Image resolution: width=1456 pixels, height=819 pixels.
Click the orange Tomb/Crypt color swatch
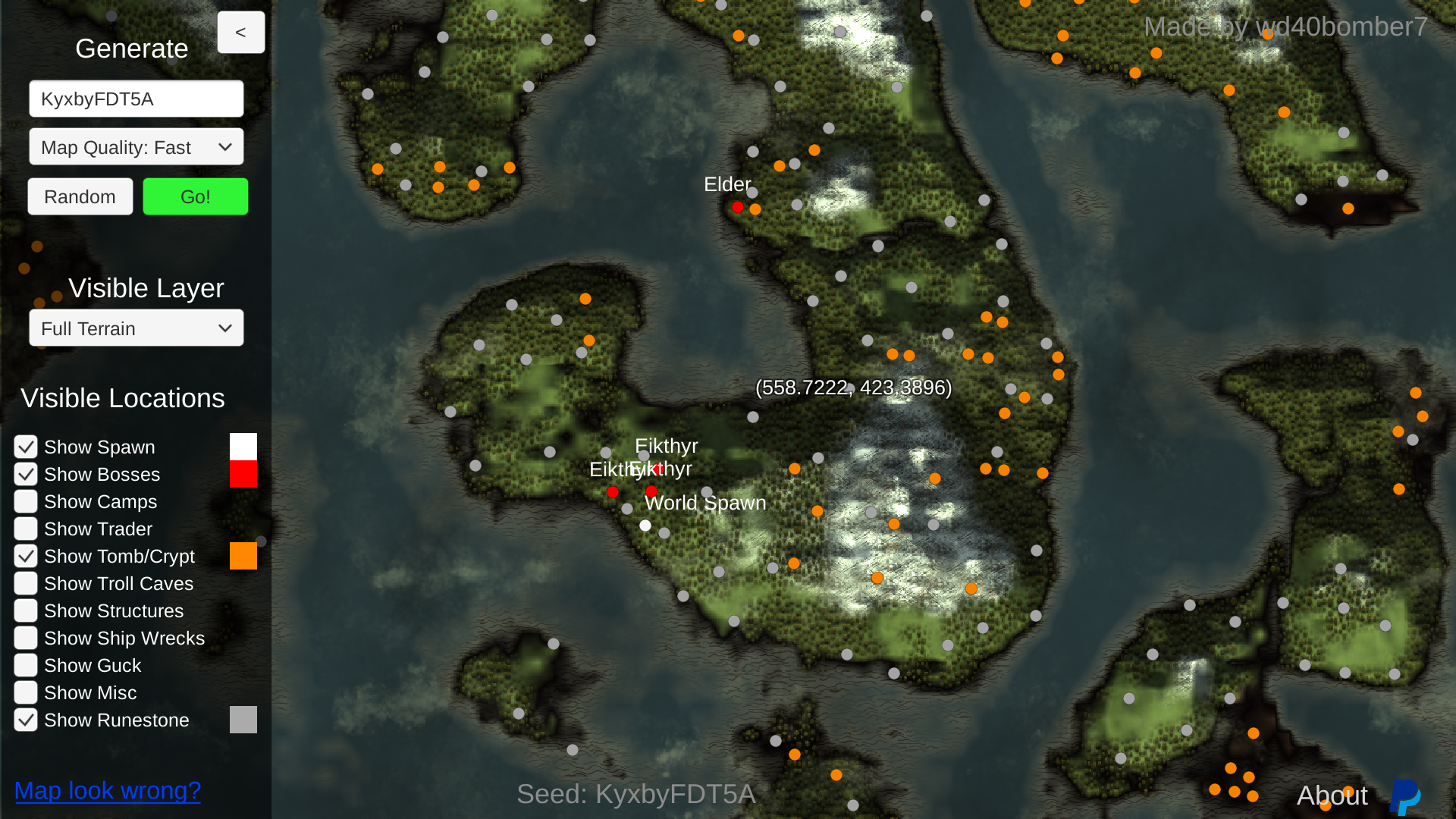pyautogui.click(x=243, y=556)
